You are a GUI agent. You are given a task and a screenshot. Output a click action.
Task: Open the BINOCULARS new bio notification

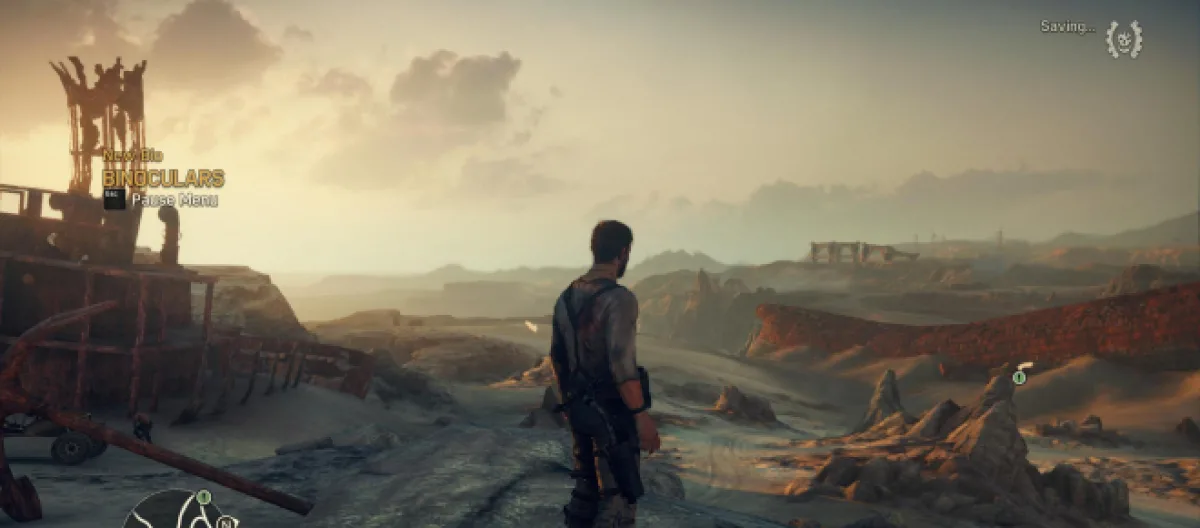(x=163, y=179)
